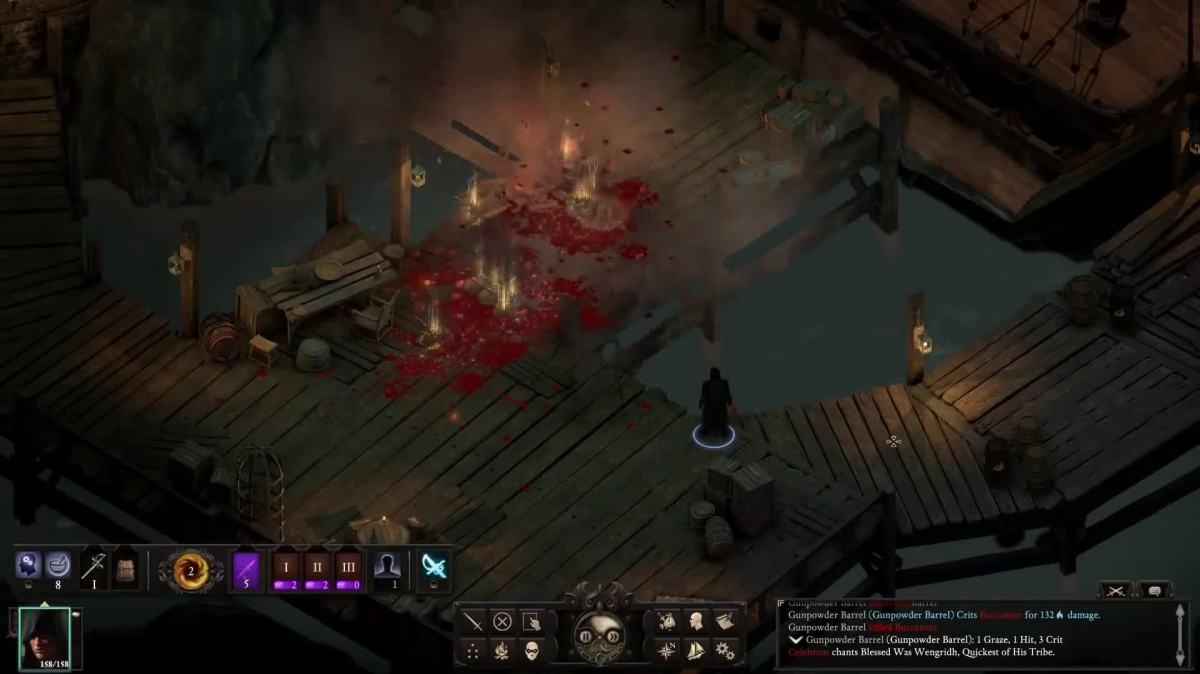Viewport: 1200px width, 674px height.
Task: Pause the game with the pause button
Action: (x=584, y=637)
